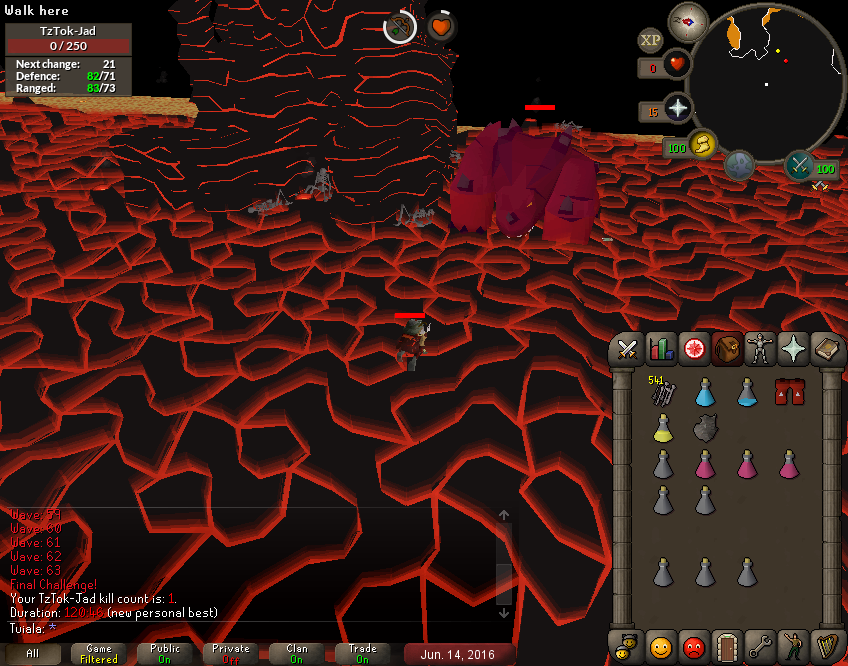Switch to the Magic spellbook tab
848x666 pixels.
828,349
